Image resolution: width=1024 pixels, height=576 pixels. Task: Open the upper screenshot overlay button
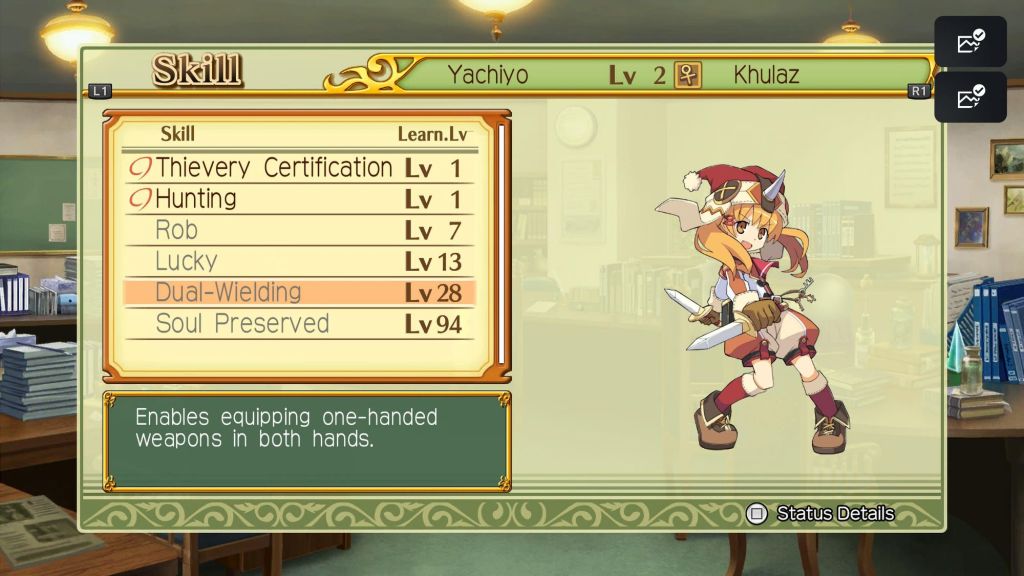[x=970, y=42]
